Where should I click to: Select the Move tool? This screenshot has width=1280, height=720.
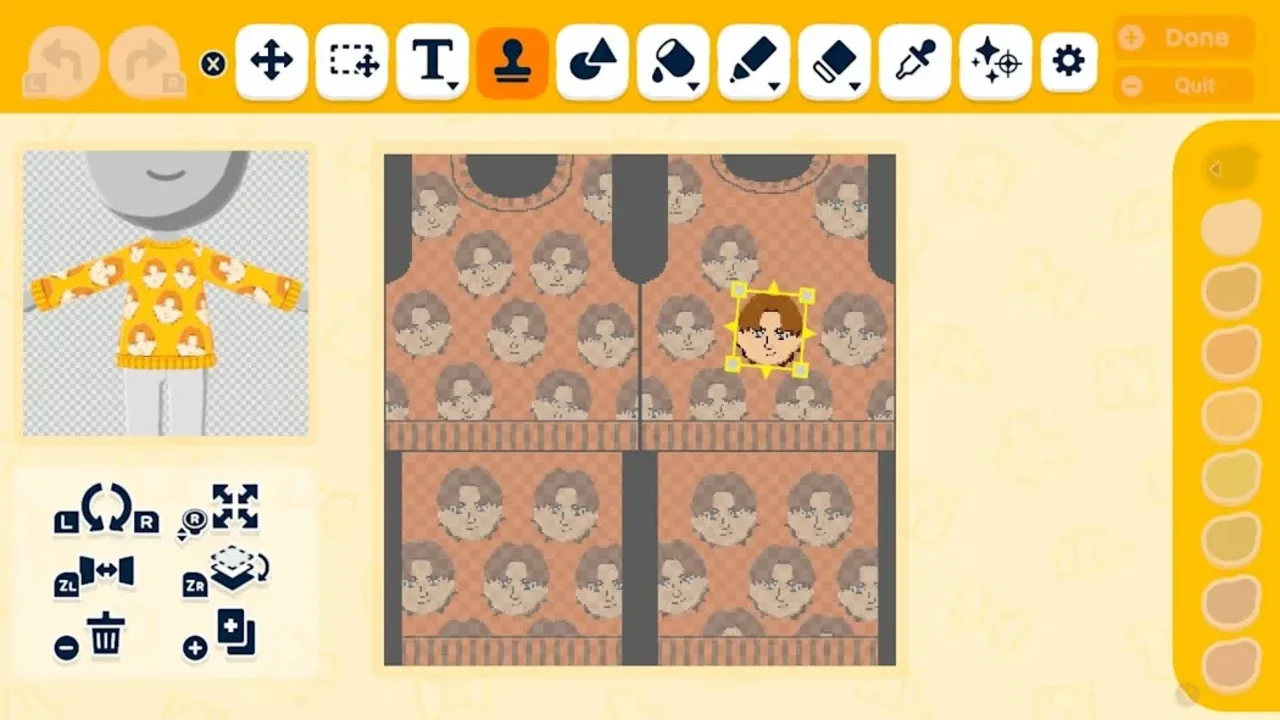click(270, 60)
